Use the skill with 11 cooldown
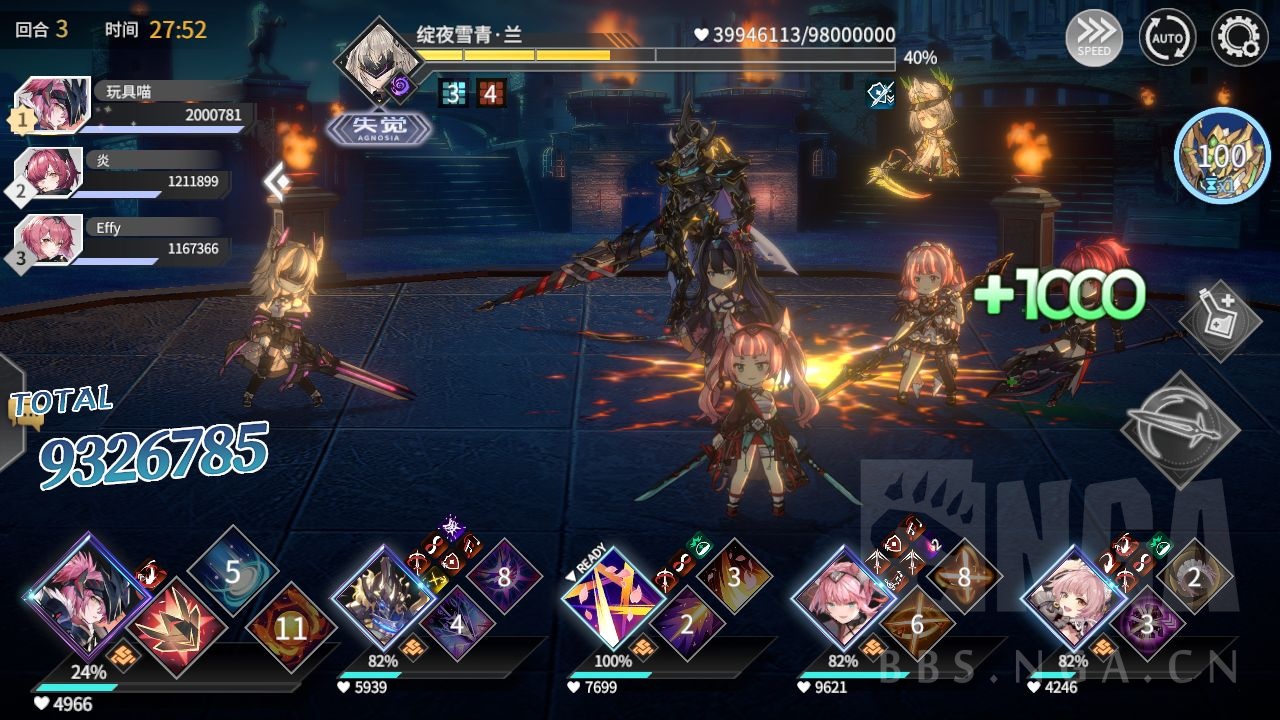This screenshot has width=1280, height=720. tap(290, 628)
